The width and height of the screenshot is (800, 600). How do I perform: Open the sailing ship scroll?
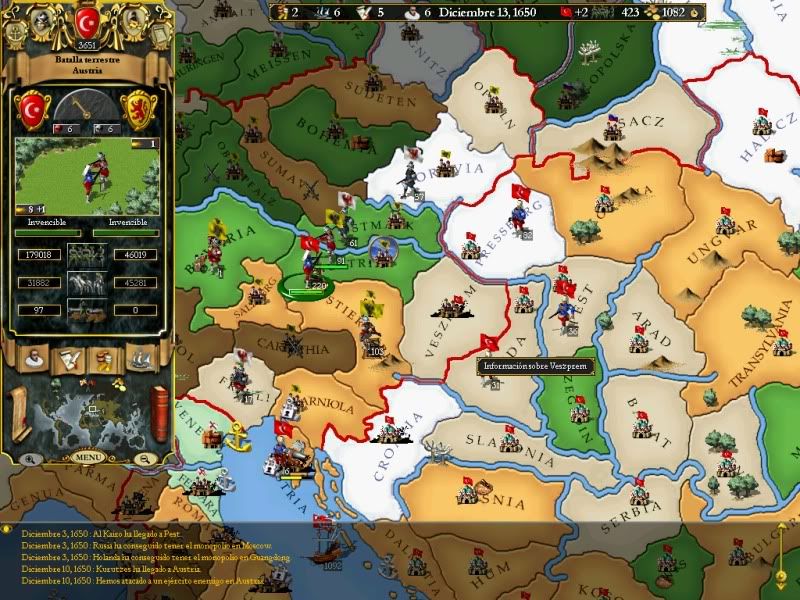pyautogui.click(x=140, y=357)
